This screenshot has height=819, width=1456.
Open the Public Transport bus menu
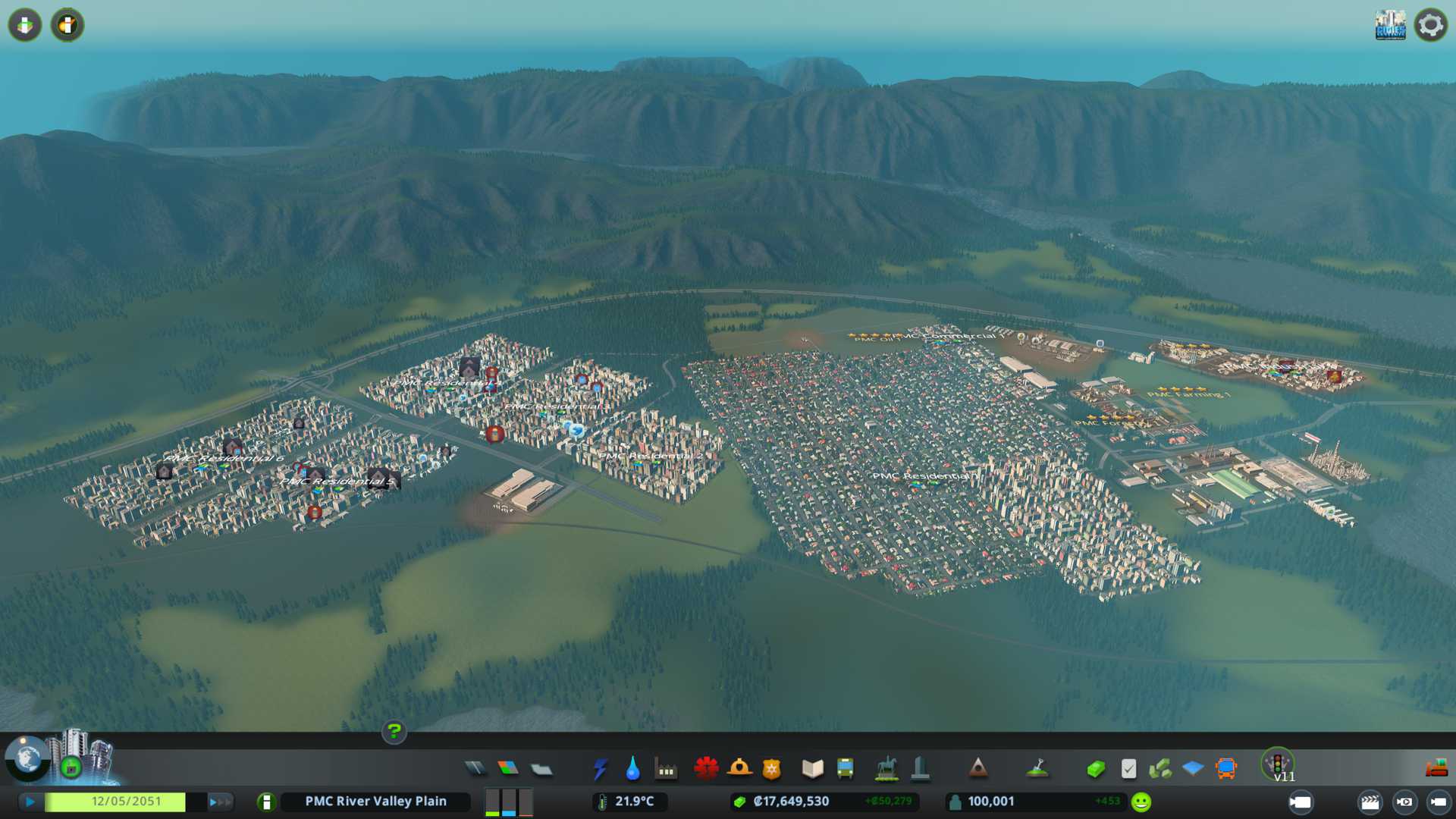pos(845,769)
